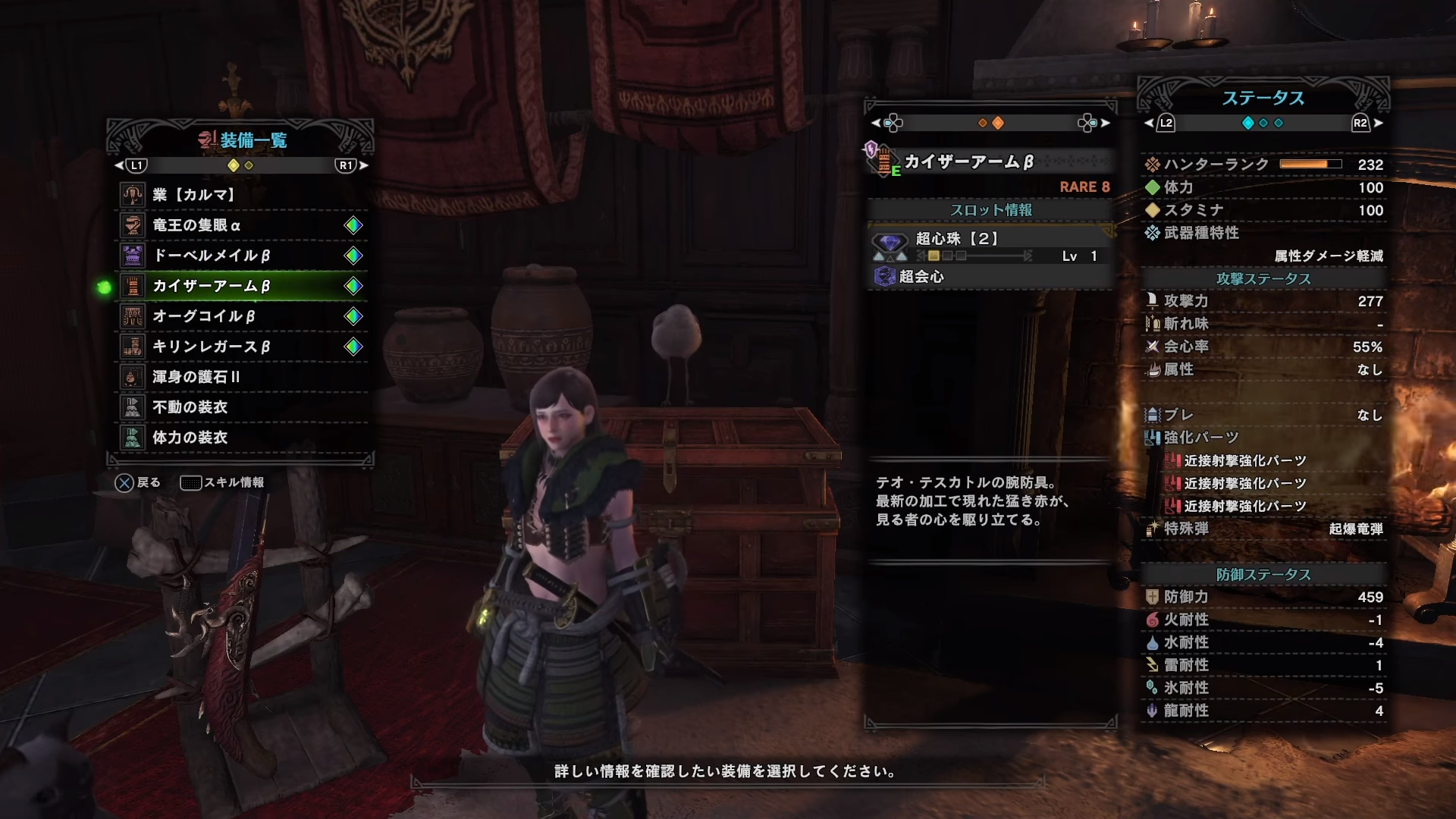Select the 業【カルマ】 weapon row
1456x819 pixels.
click(x=241, y=195)
